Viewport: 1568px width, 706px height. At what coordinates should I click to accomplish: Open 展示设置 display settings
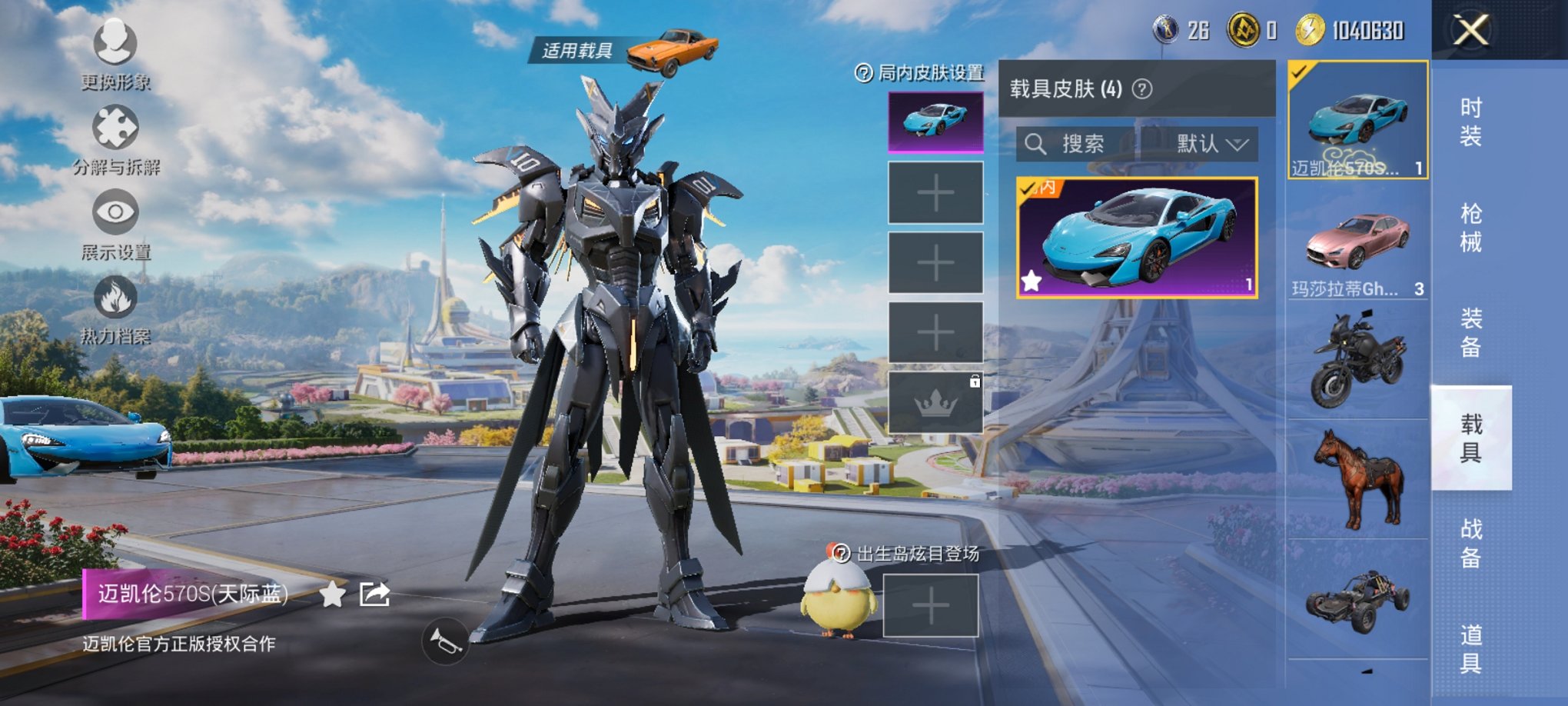click(x=115, y=214)
